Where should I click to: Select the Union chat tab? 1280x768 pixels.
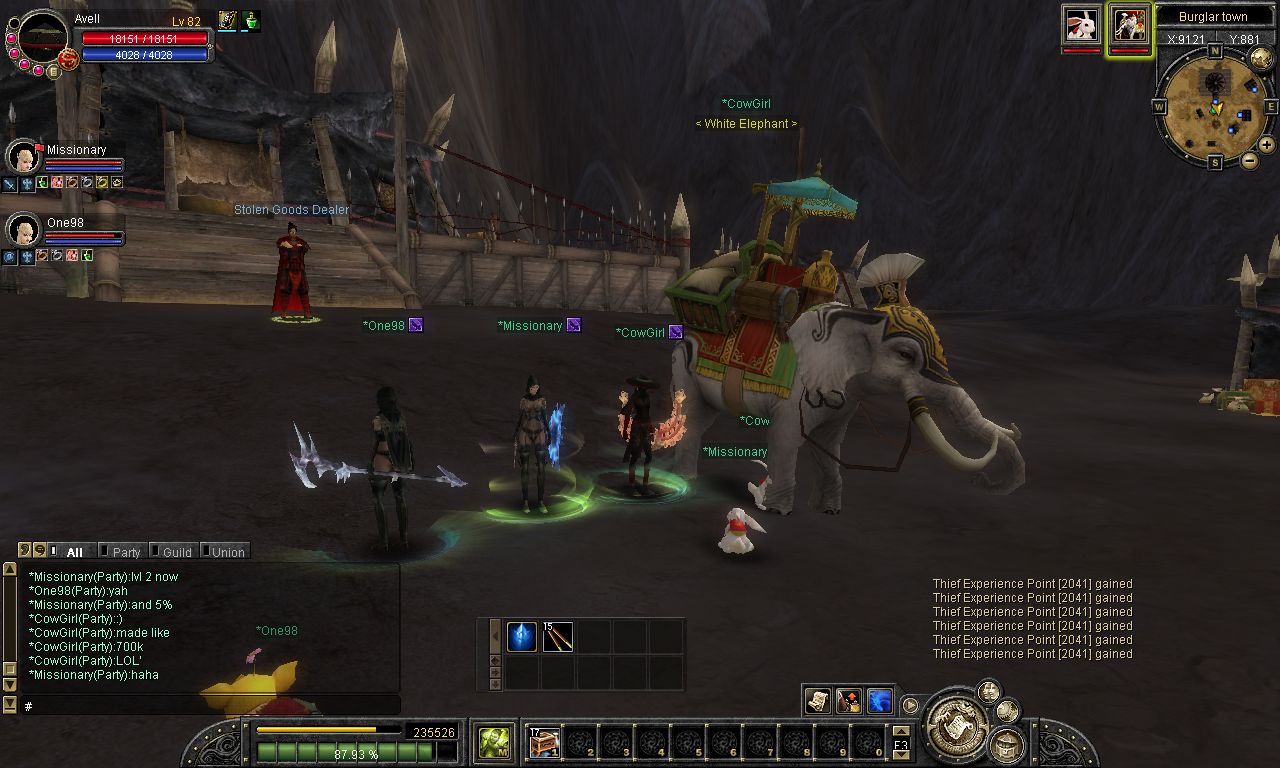coord(227,552)
